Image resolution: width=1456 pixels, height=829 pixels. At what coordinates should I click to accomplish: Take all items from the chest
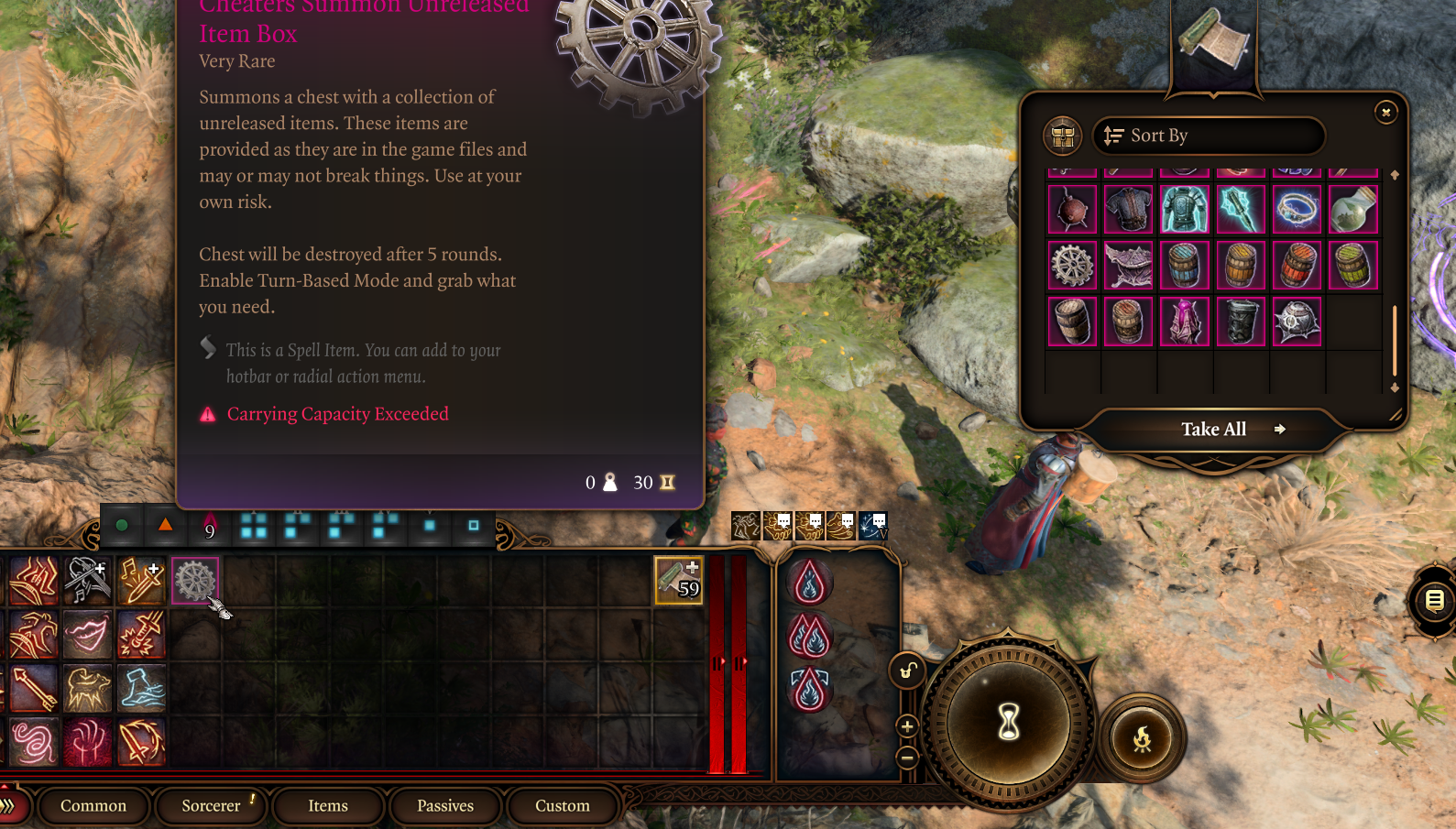(1213, 430)
